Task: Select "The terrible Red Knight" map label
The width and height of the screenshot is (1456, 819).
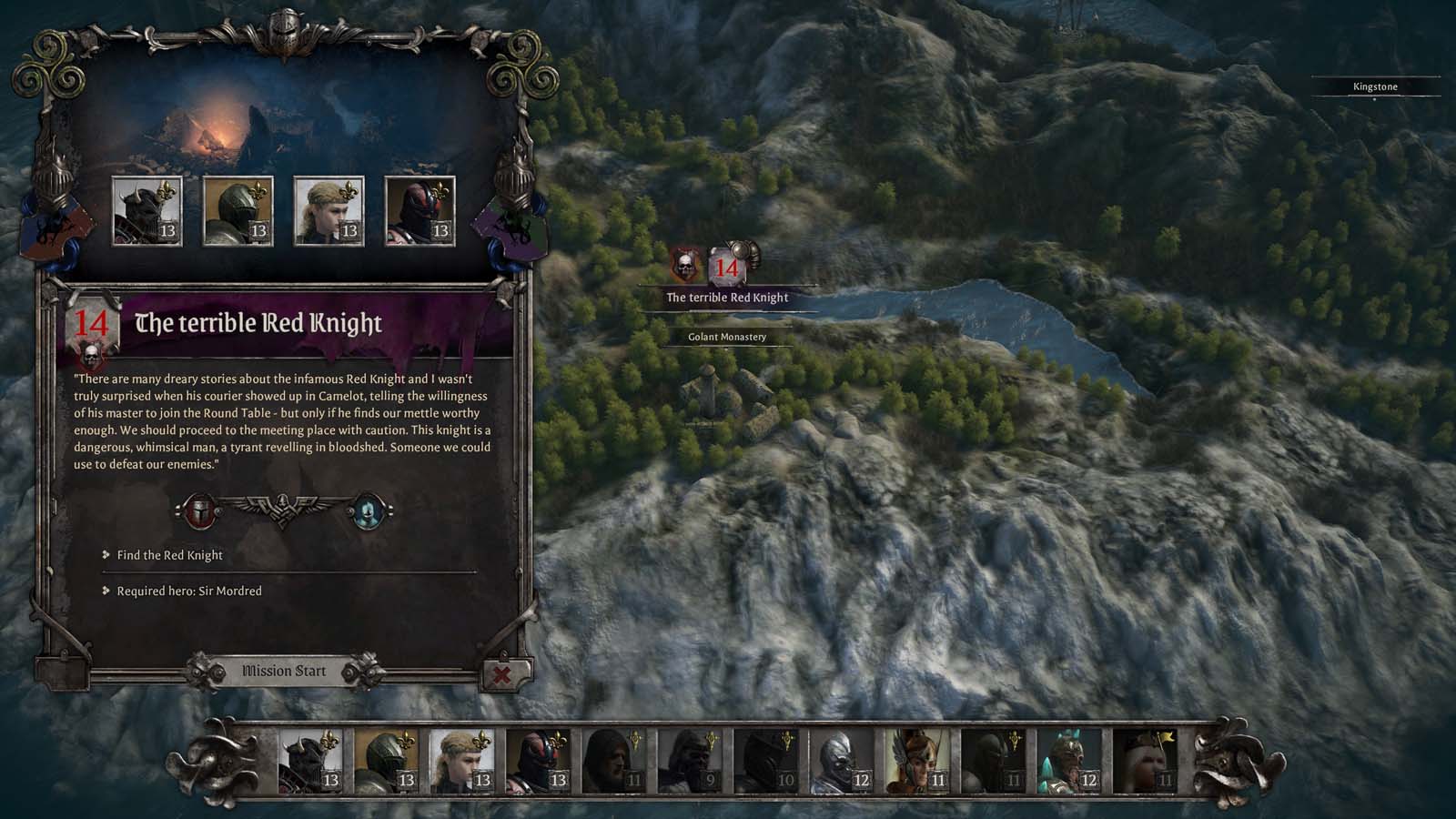Action: tap(728, 297)
